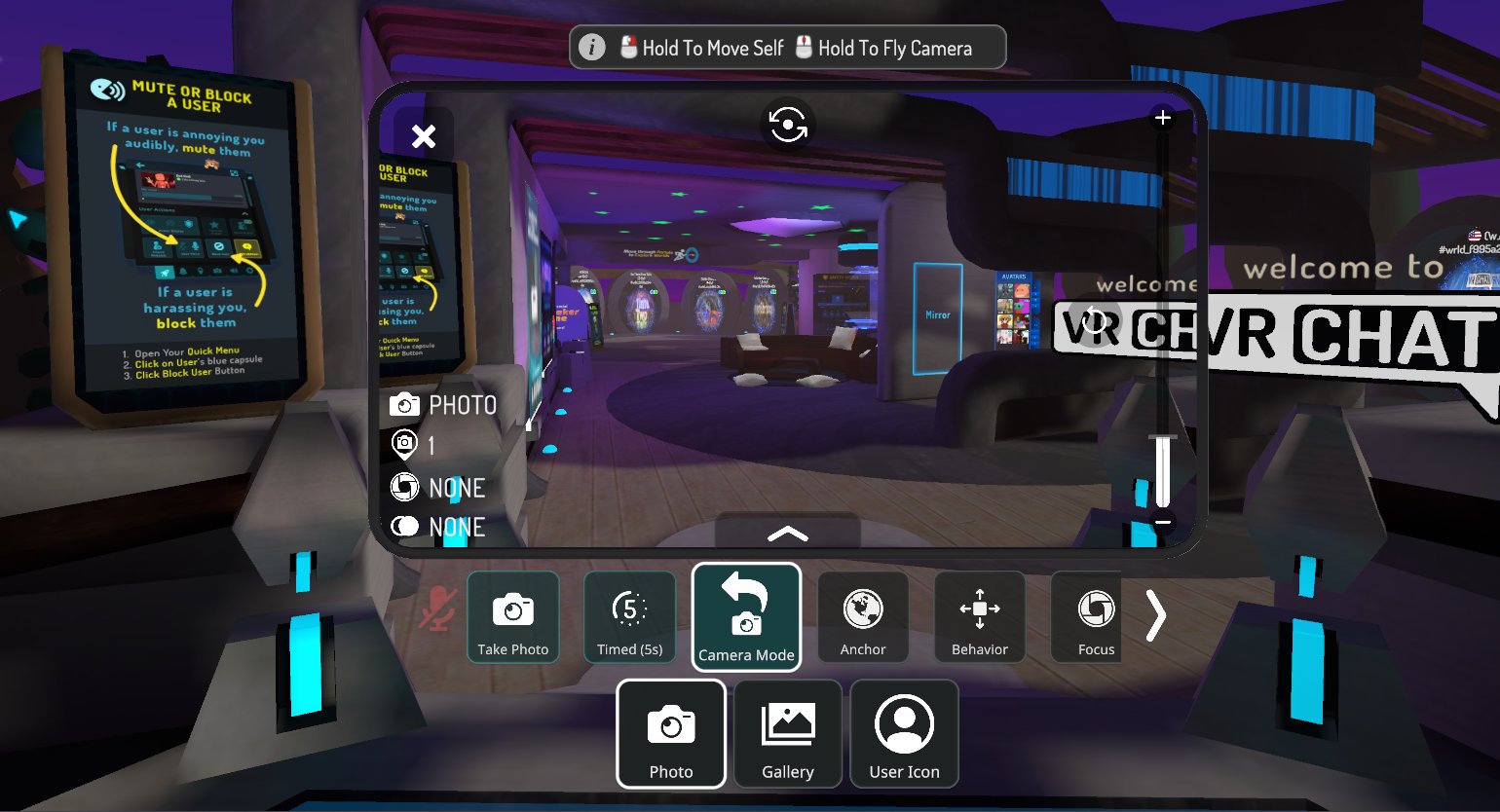Select the Anchor camera tool
This screenshot has width=1500, height=812.
tap(863, 616)
